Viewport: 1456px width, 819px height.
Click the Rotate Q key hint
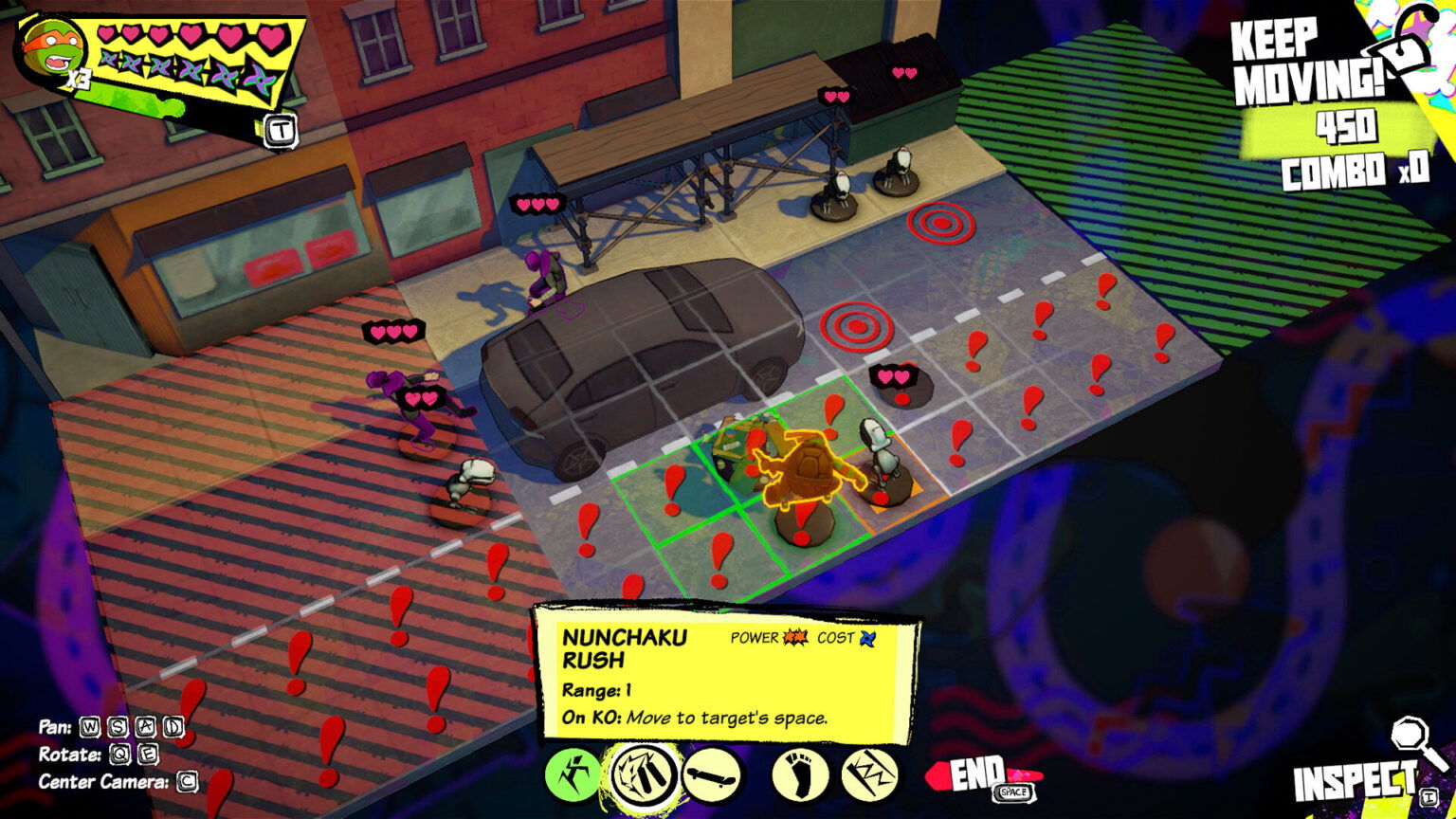click(121, 756)
